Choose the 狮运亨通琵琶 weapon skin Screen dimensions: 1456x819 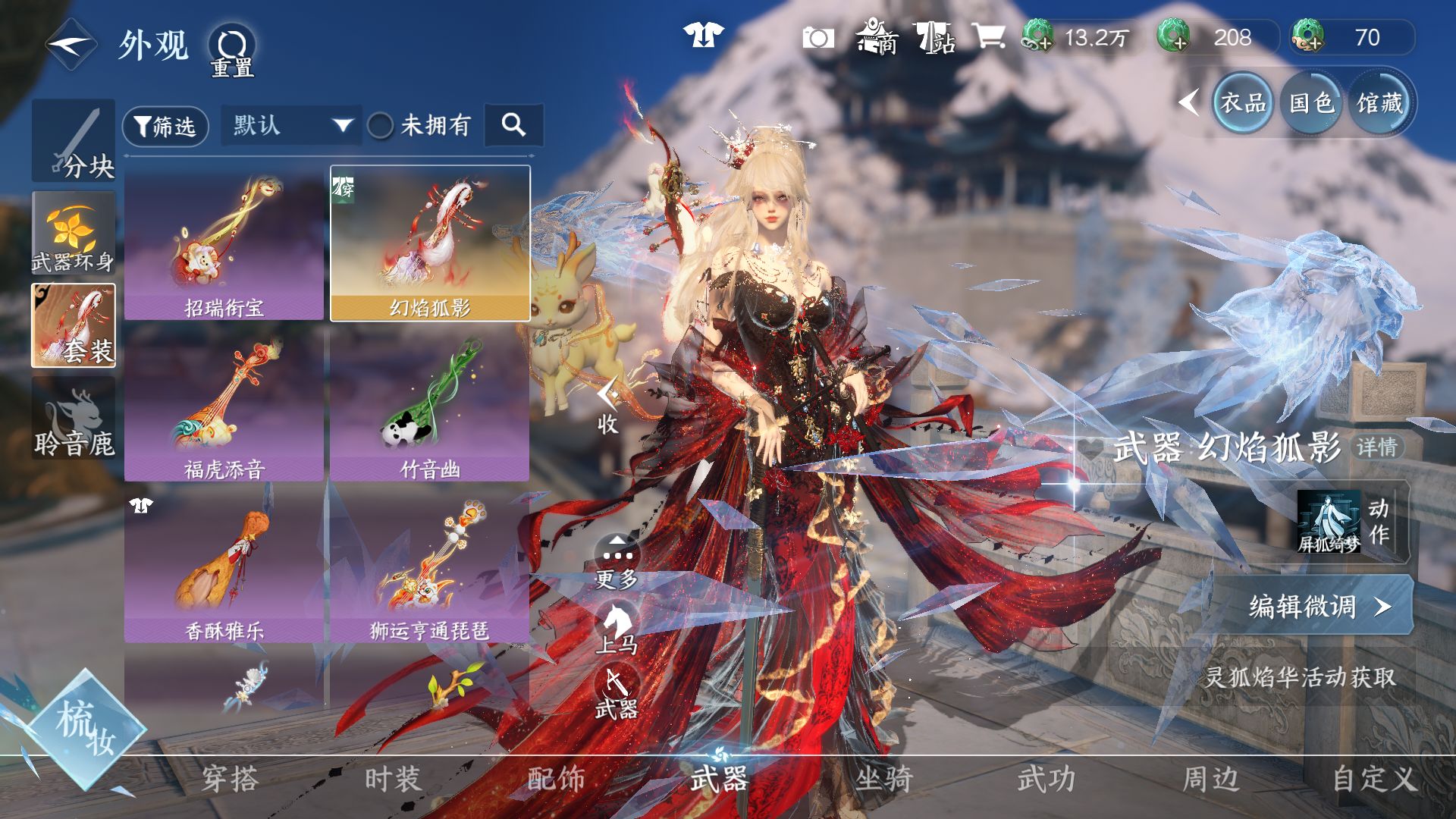430,566
